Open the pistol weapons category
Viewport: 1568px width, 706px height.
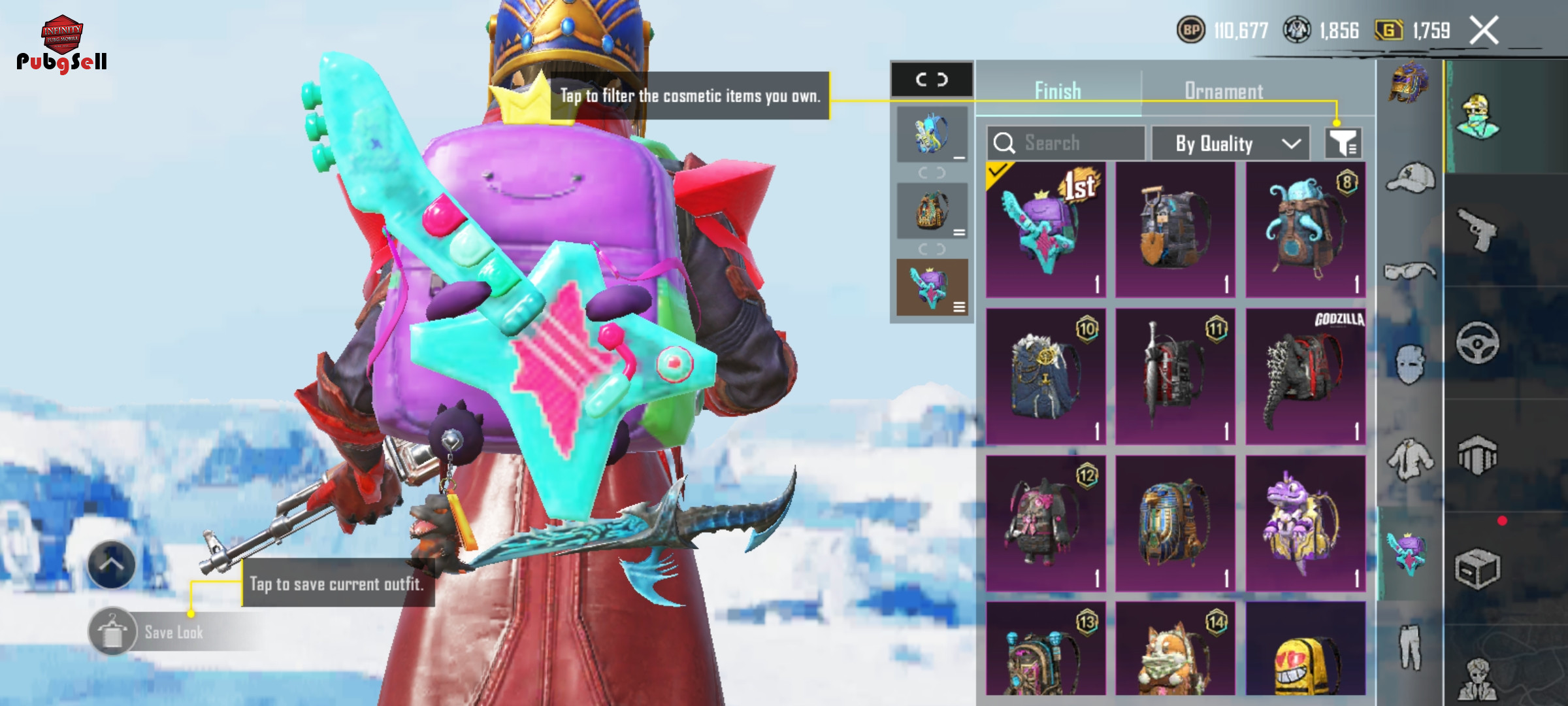click(x=1477, y=229)
